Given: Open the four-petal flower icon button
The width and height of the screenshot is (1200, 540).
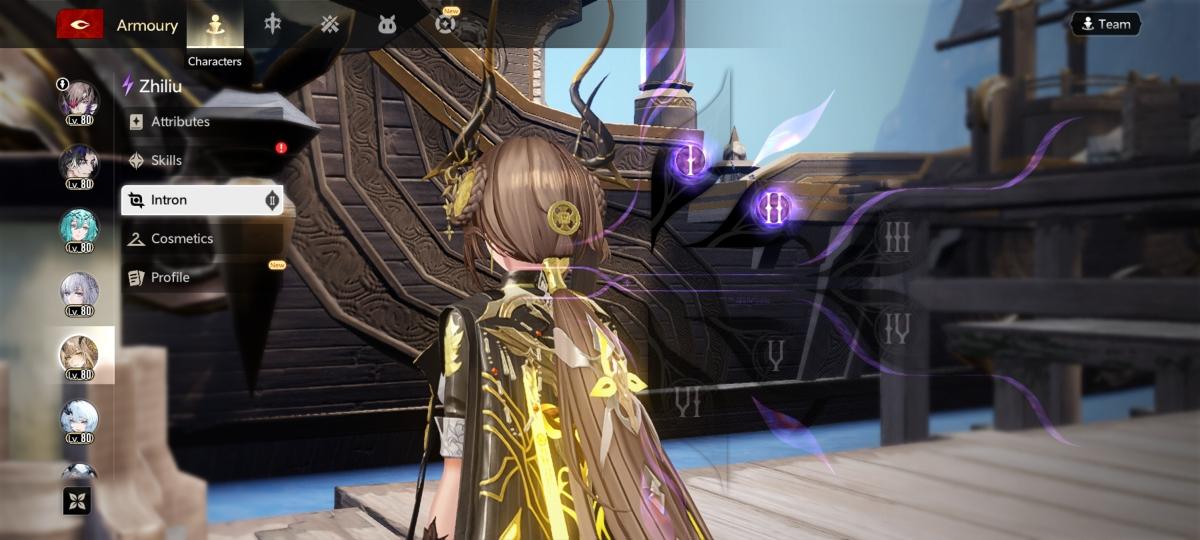Looking at the screenshot, I should point(77,500).
